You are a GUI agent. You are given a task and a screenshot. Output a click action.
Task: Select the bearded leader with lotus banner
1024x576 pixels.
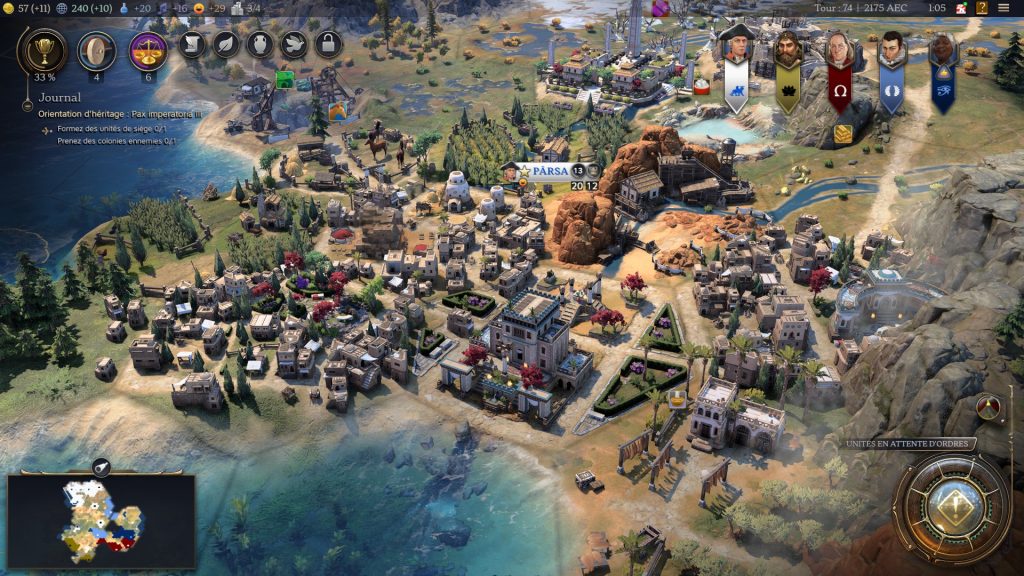tap(788, 62)
